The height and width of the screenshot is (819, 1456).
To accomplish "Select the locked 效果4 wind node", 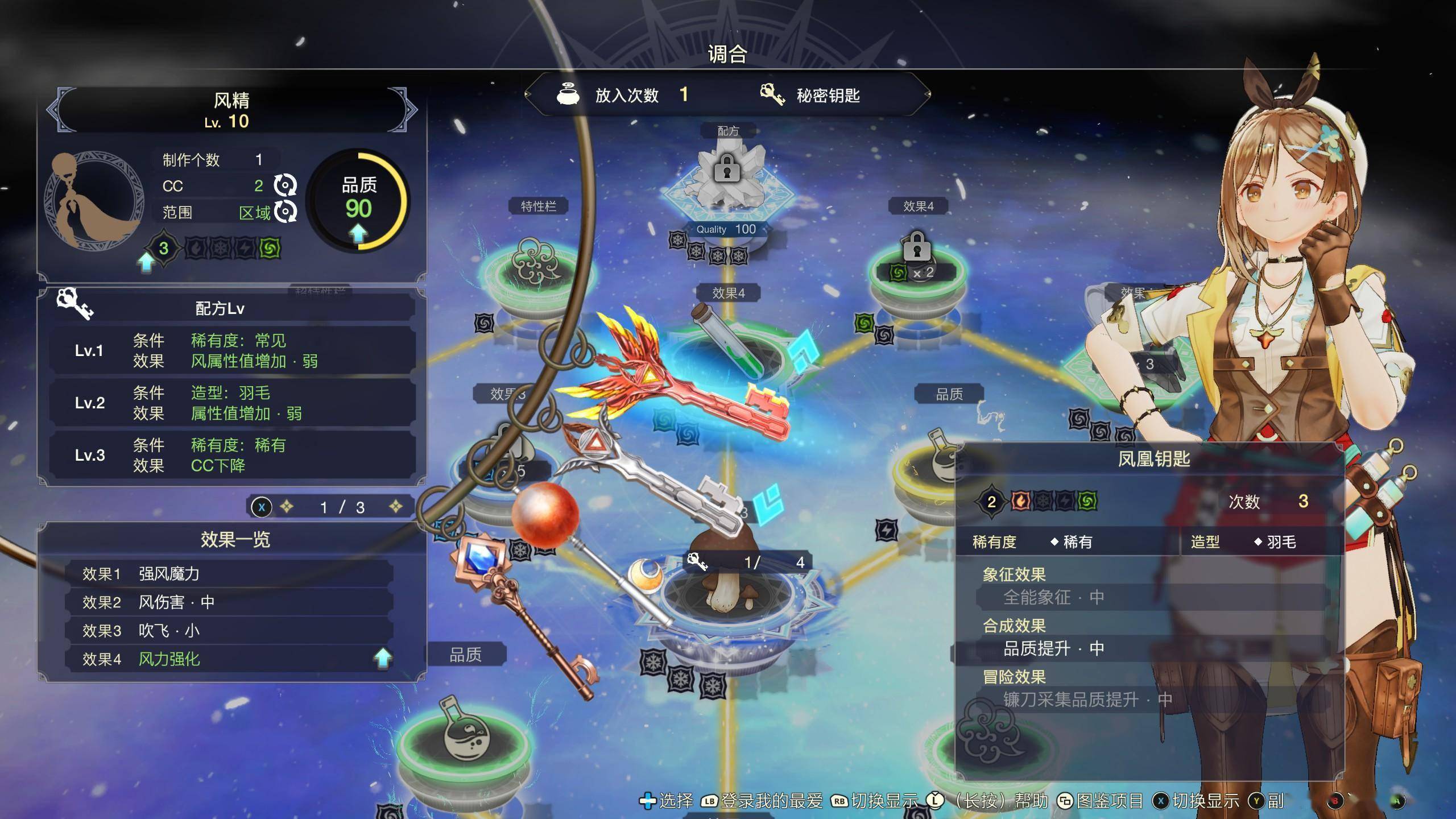I will pos(916,262).
